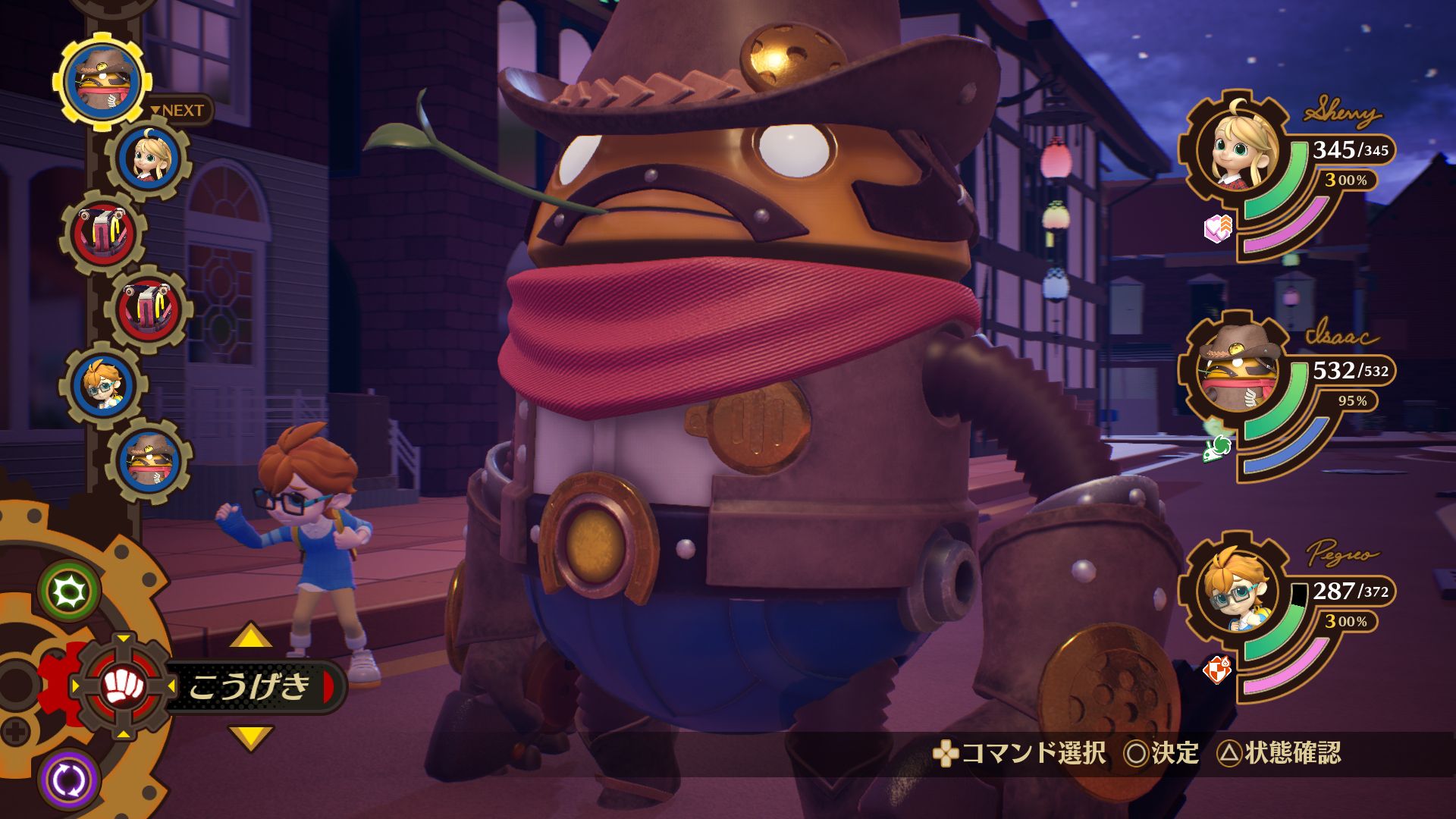1456x819 pixels.
Task: Click Sherry's portrait in the turn order
Action: [149, 158]
